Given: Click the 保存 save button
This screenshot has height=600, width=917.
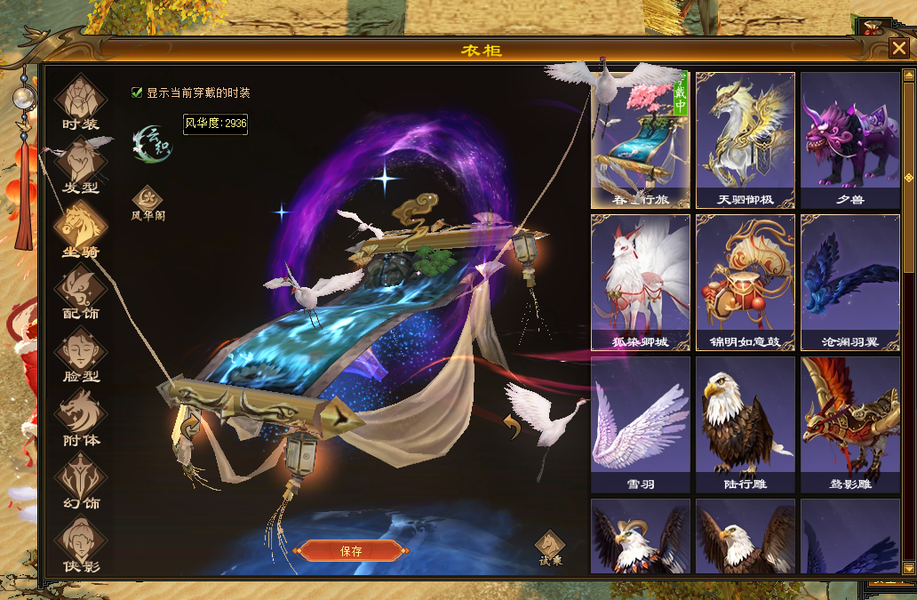Looking at the screenshot, I should [351, 551].
